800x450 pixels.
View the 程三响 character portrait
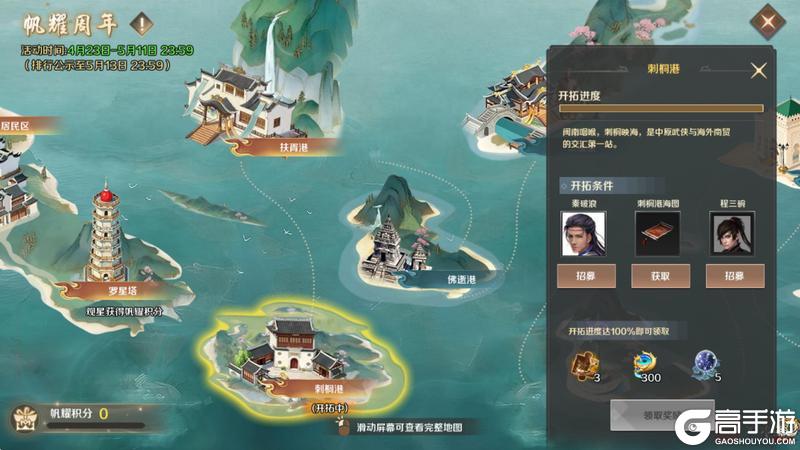[735, 235]
